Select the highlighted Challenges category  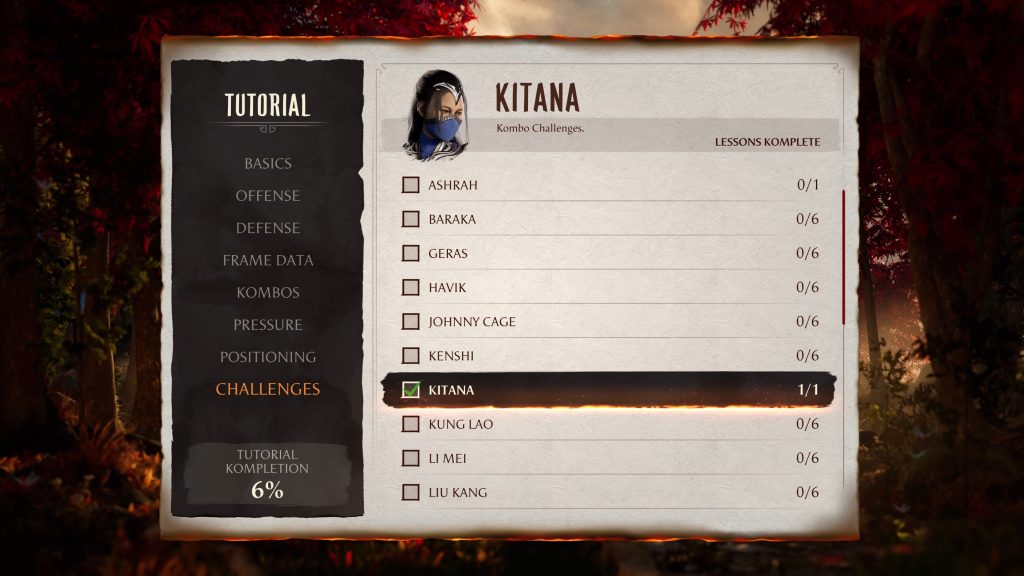tap(267, 389)
